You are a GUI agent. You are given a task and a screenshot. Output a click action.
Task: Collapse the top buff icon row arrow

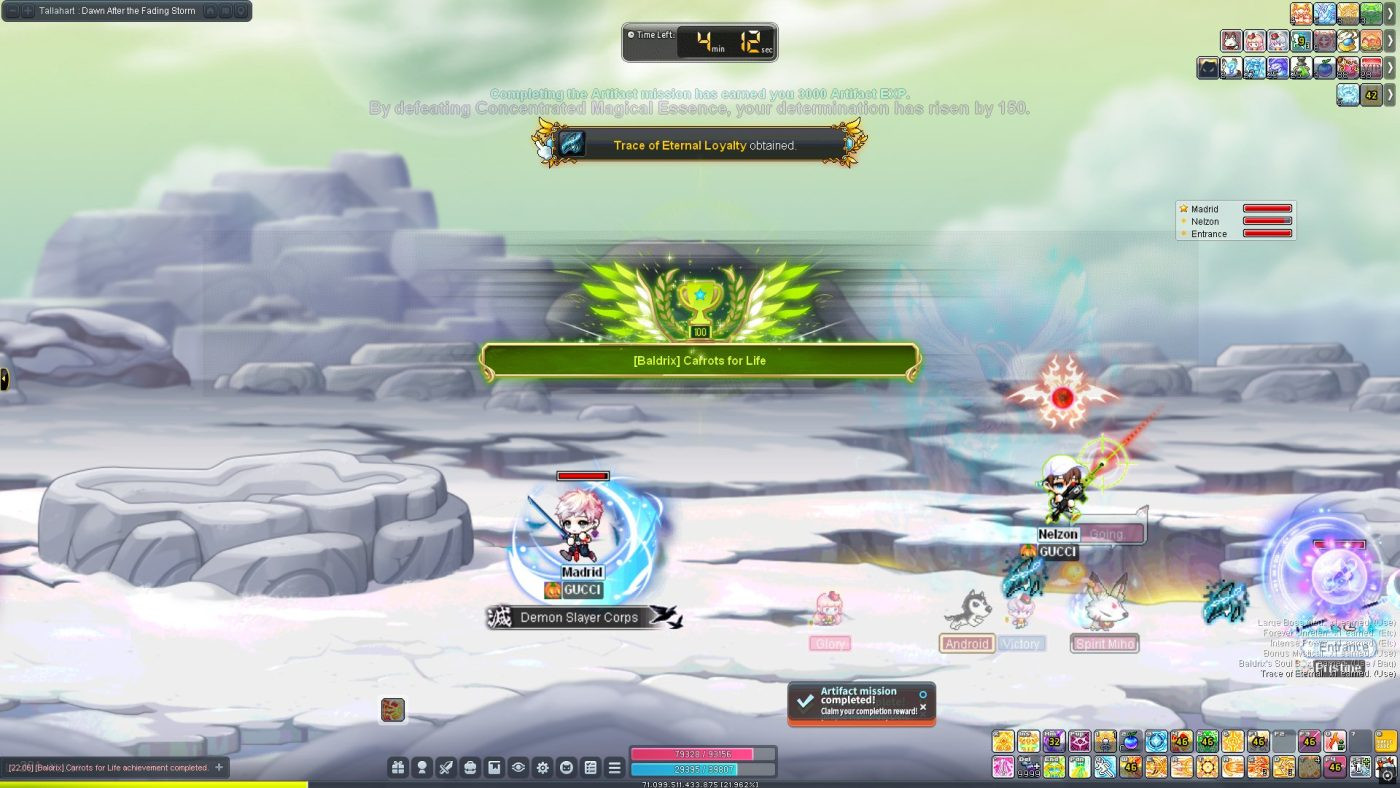coord(1390,13)
